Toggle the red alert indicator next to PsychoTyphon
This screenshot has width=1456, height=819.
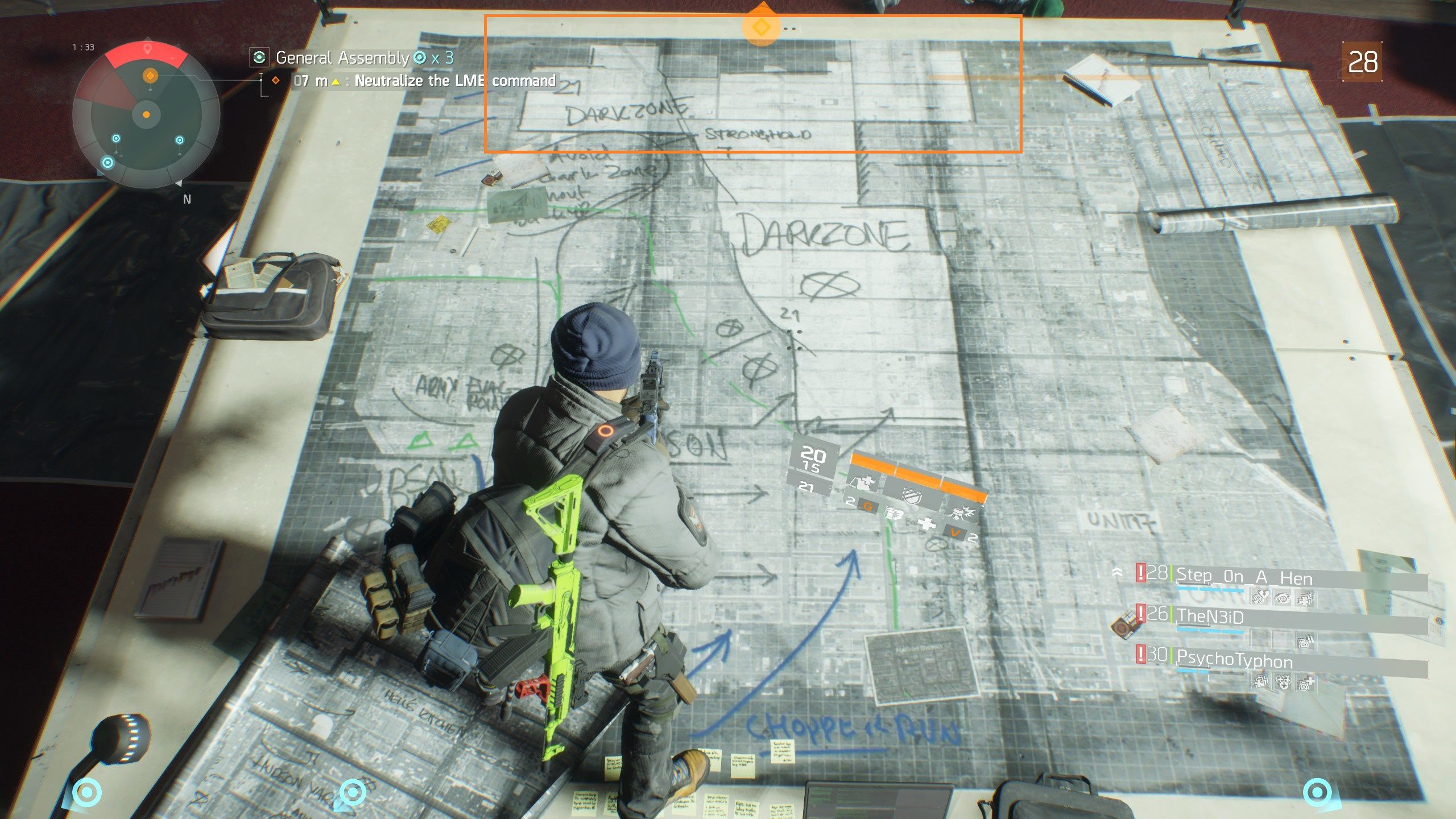[1140, 655]
